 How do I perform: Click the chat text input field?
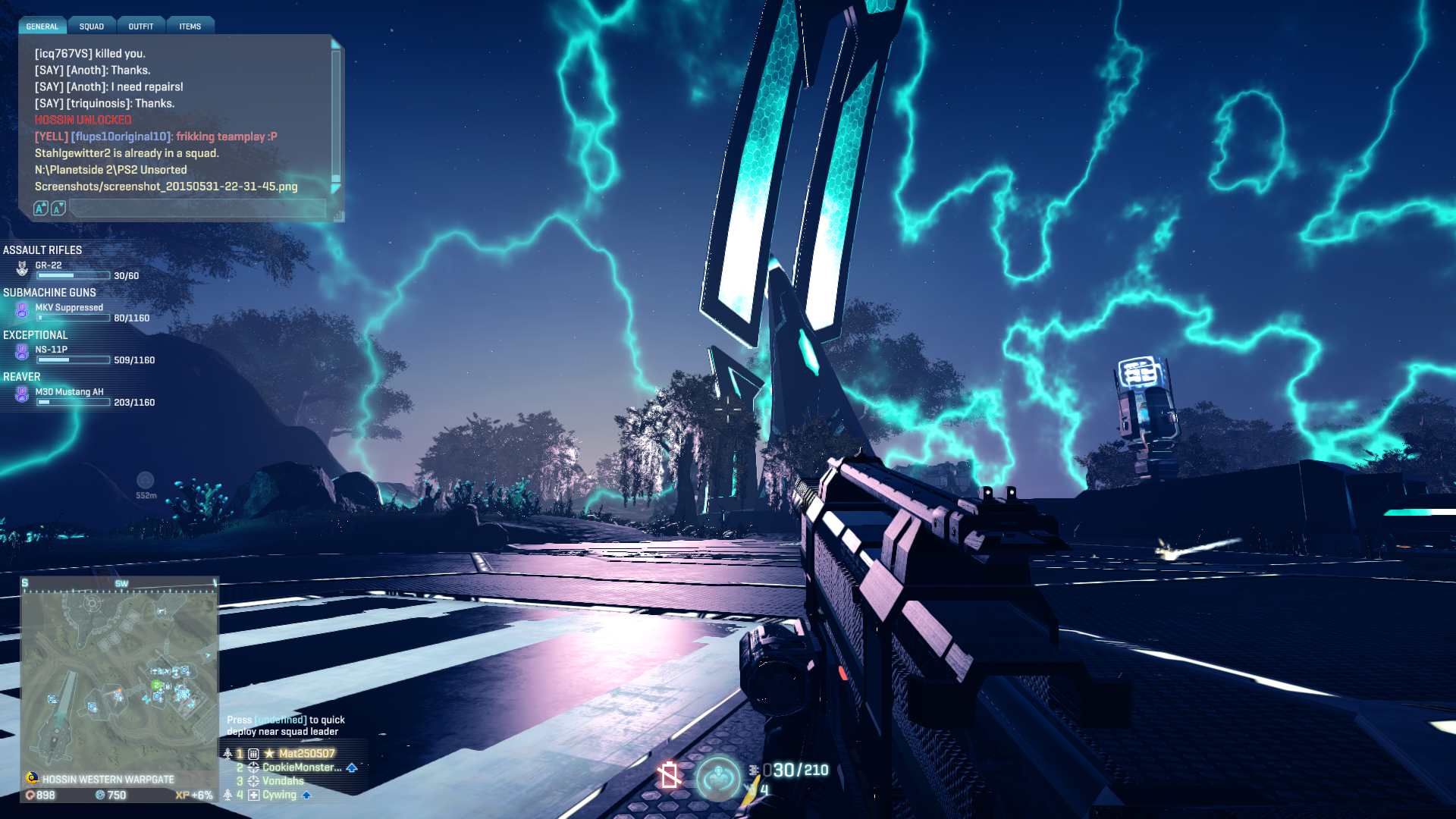197,209
